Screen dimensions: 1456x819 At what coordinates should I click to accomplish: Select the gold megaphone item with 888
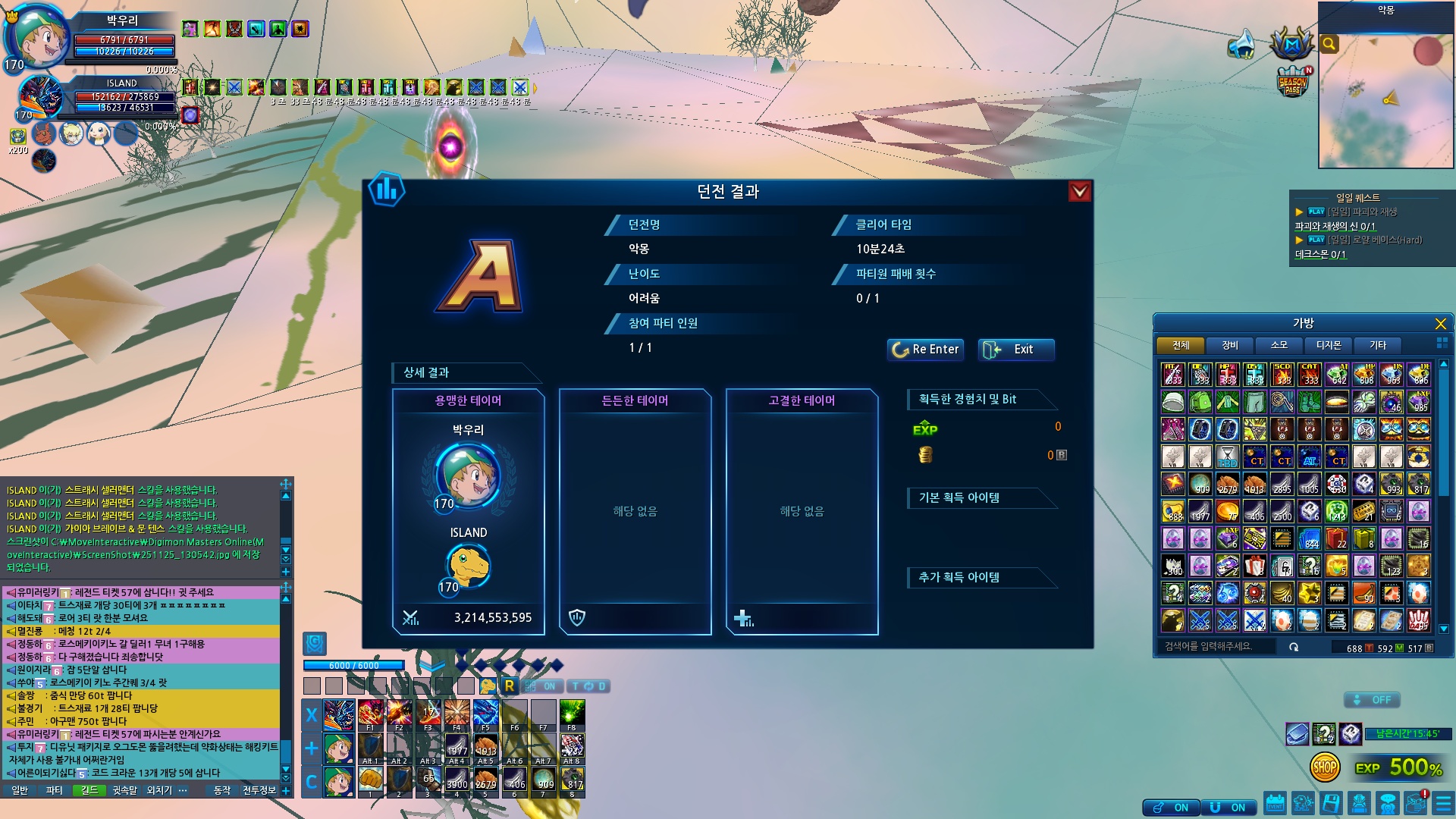pos(1173,512)
